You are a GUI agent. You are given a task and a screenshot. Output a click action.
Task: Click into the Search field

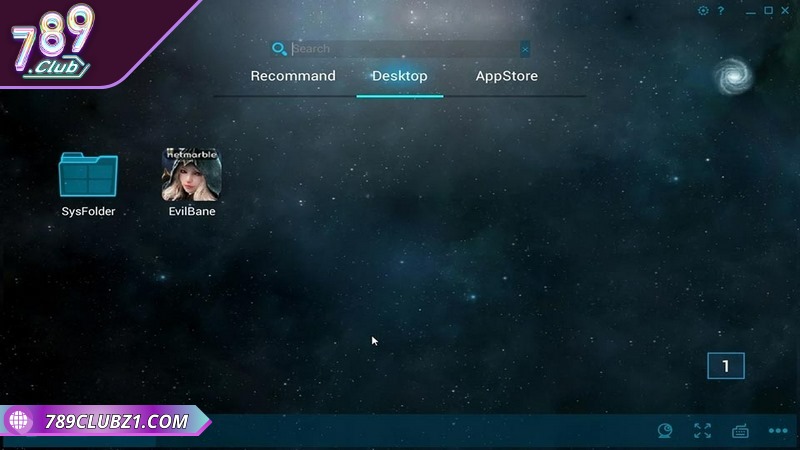[400, 49]
